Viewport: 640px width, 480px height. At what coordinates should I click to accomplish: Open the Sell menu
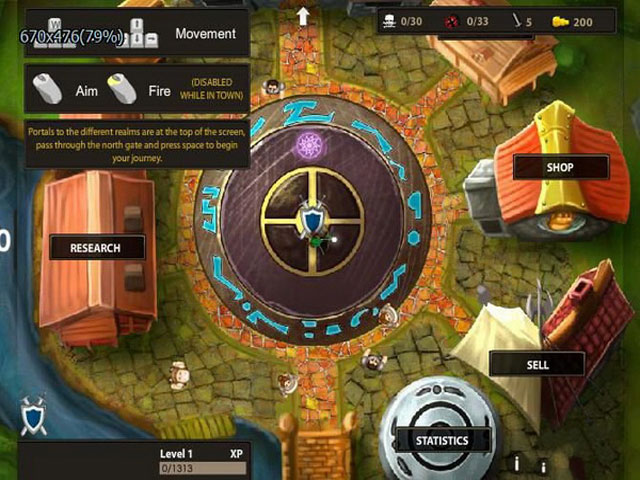tap(537, 364)
